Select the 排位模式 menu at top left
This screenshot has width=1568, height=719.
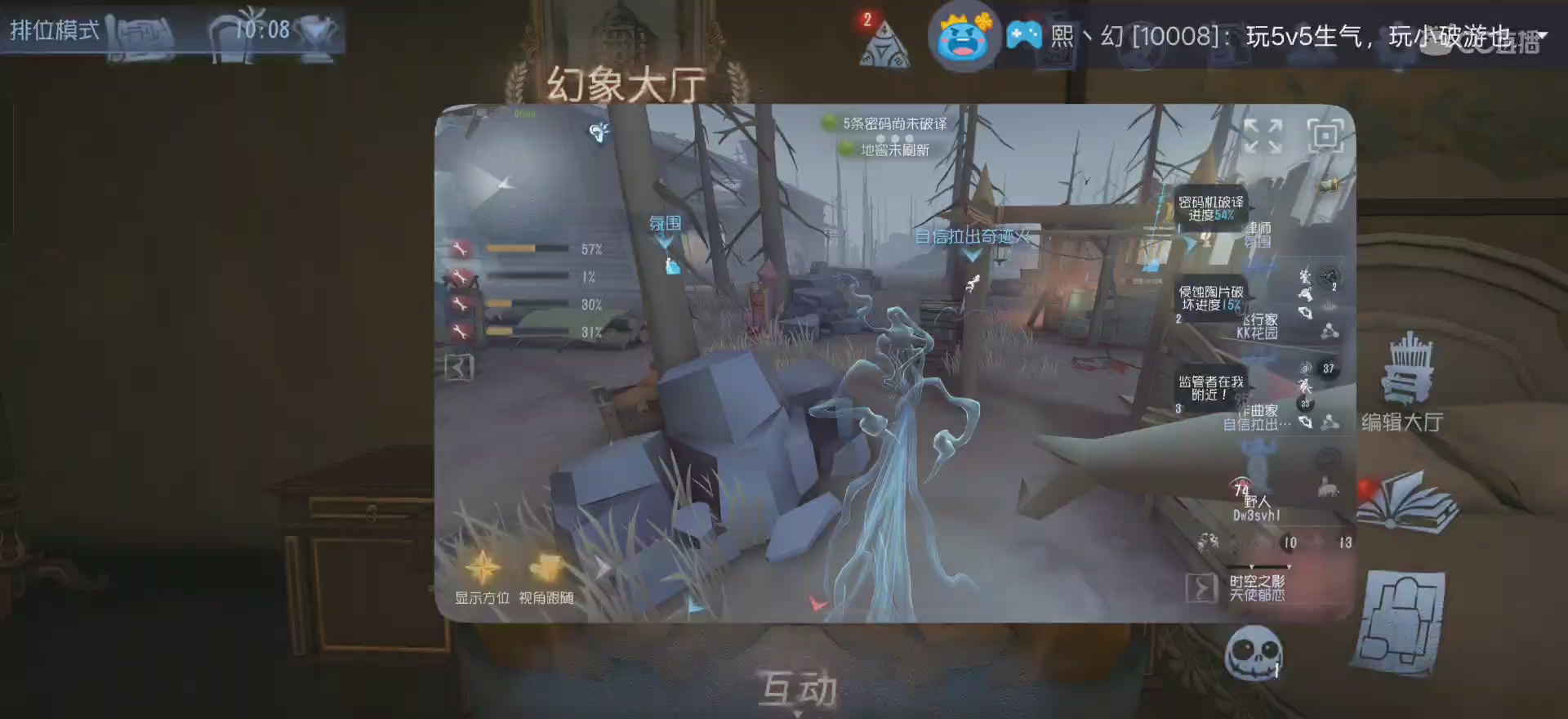click(x=53, y=30)
